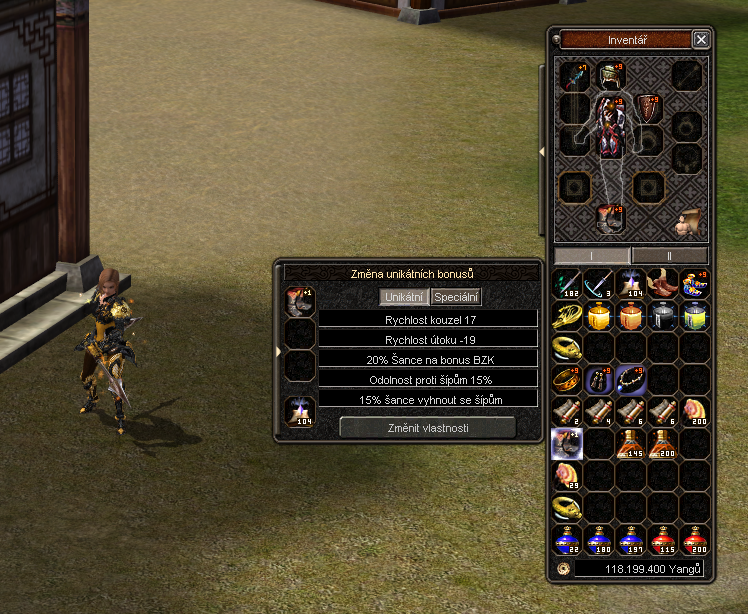Screen dimensions: 748x614
Task: Click the 104-stack item in bonus window
Action: 300,410
